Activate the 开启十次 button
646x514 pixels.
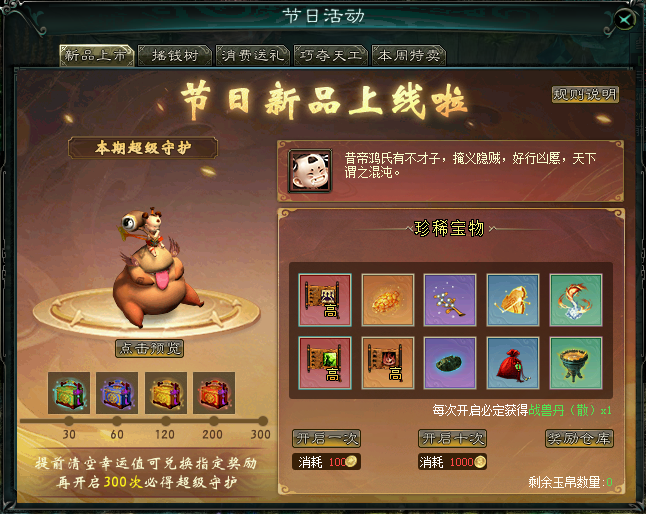click(451, 438)
